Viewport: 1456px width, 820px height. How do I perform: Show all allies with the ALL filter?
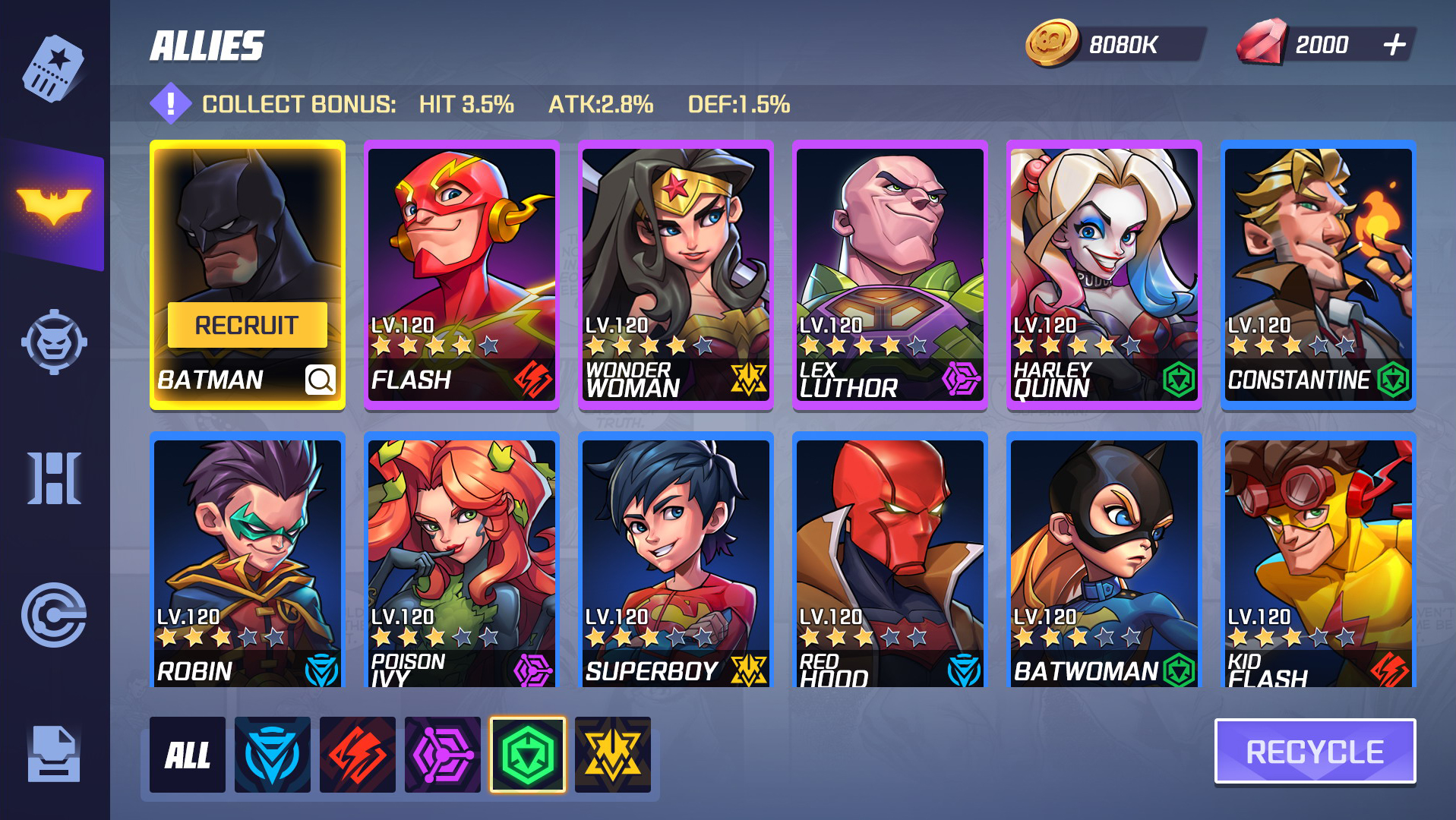[188, 755]
